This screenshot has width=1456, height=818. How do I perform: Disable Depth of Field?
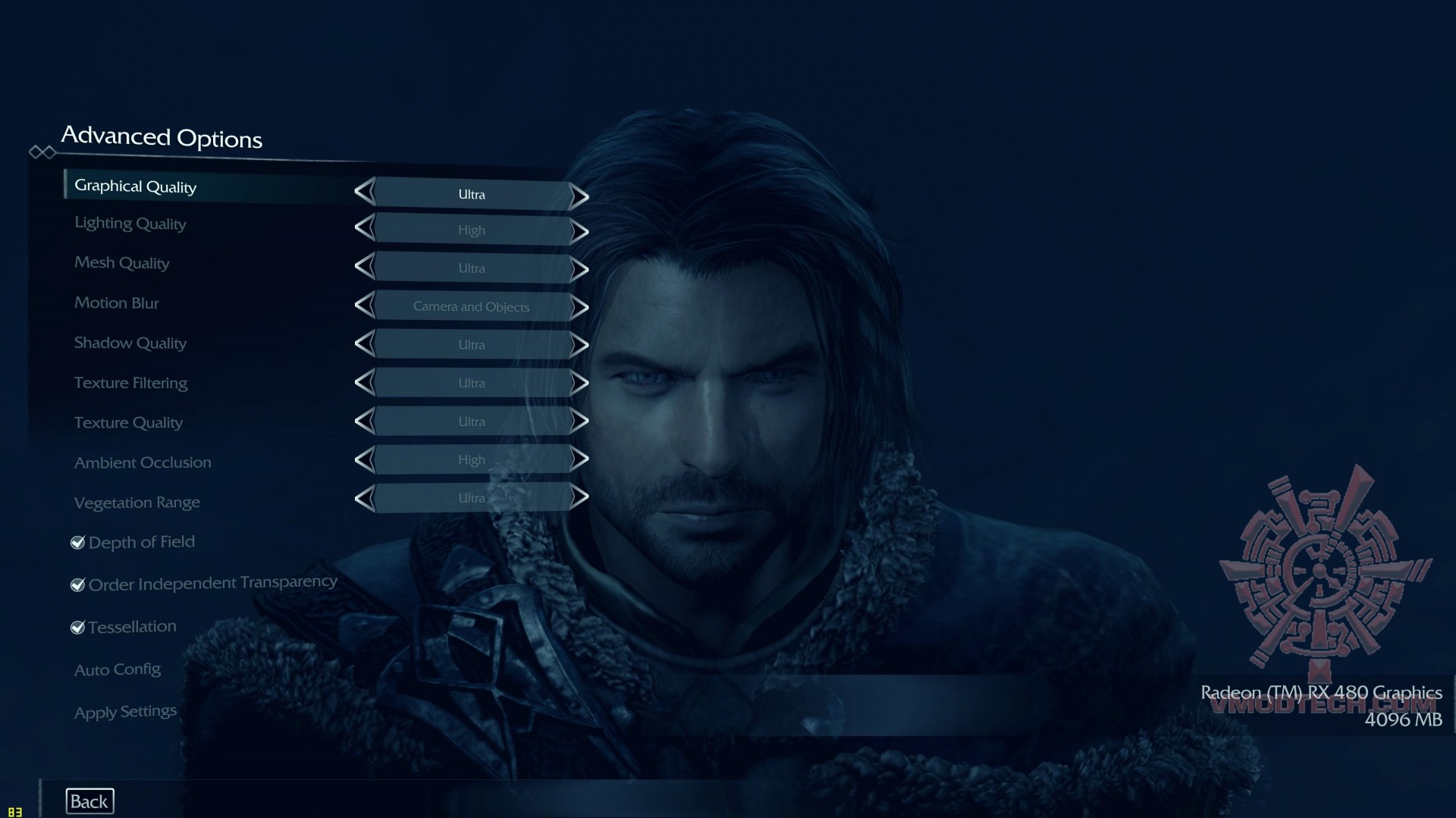click(77, 542)
